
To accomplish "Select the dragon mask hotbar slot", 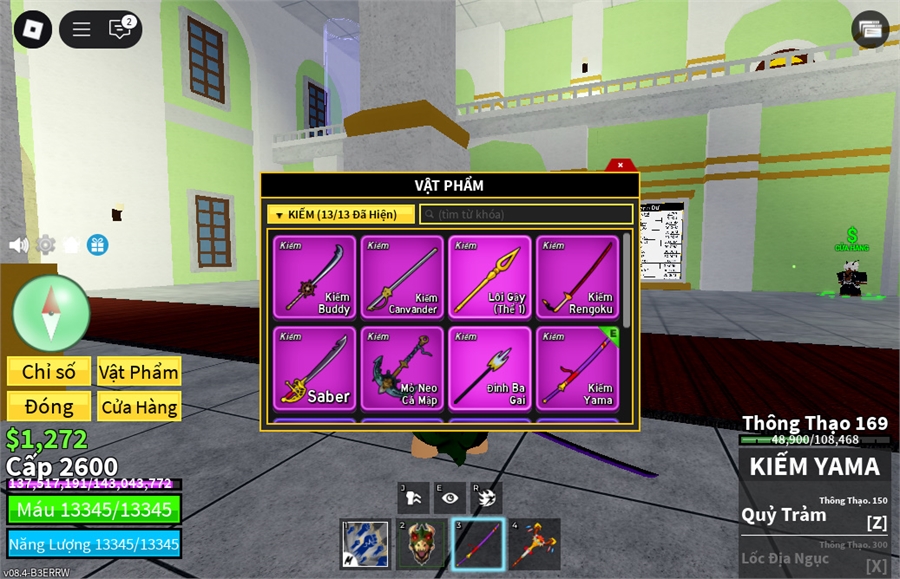I will click(x=421, y=544).
